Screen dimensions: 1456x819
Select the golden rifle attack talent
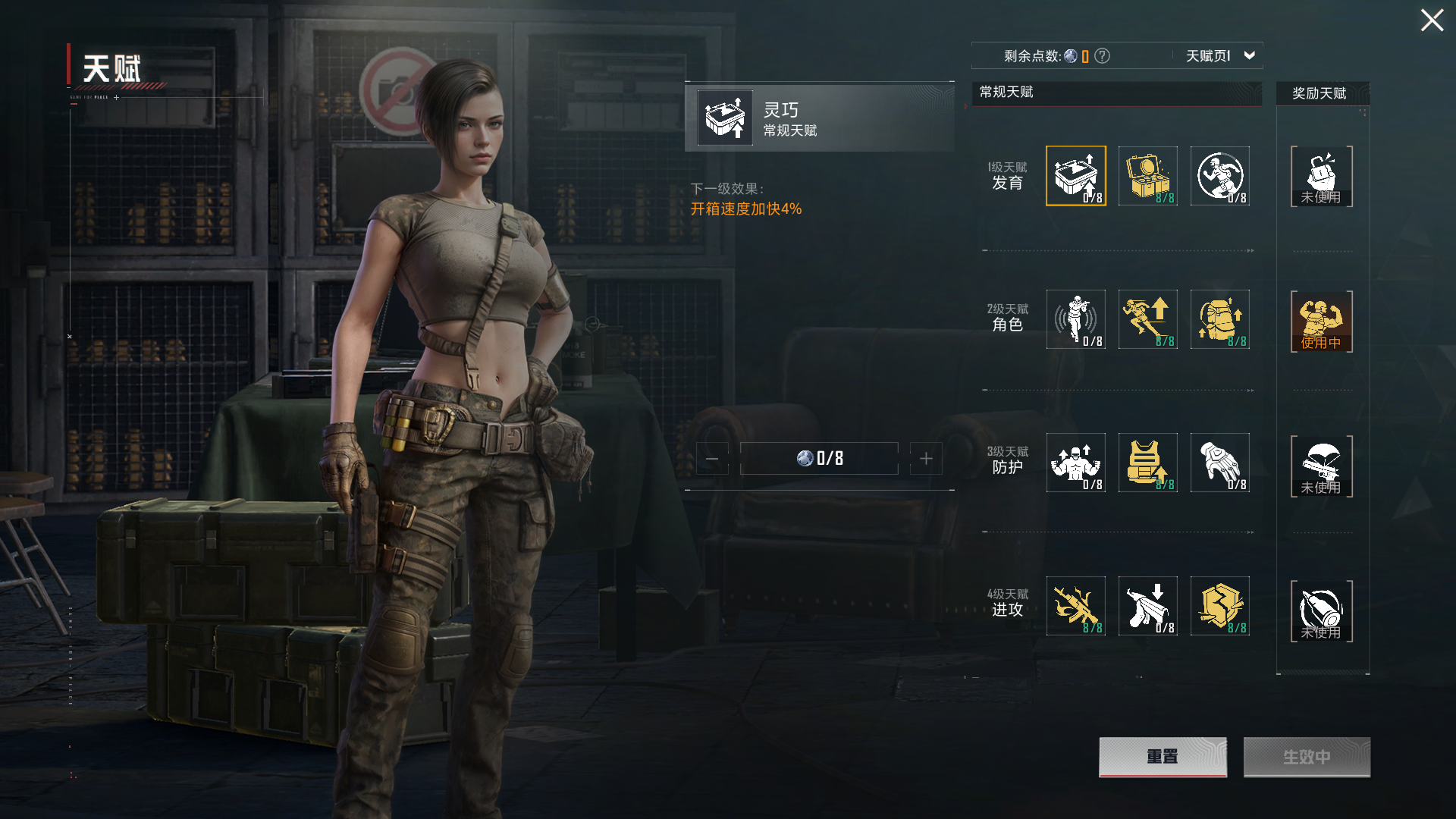point(1075,606)
